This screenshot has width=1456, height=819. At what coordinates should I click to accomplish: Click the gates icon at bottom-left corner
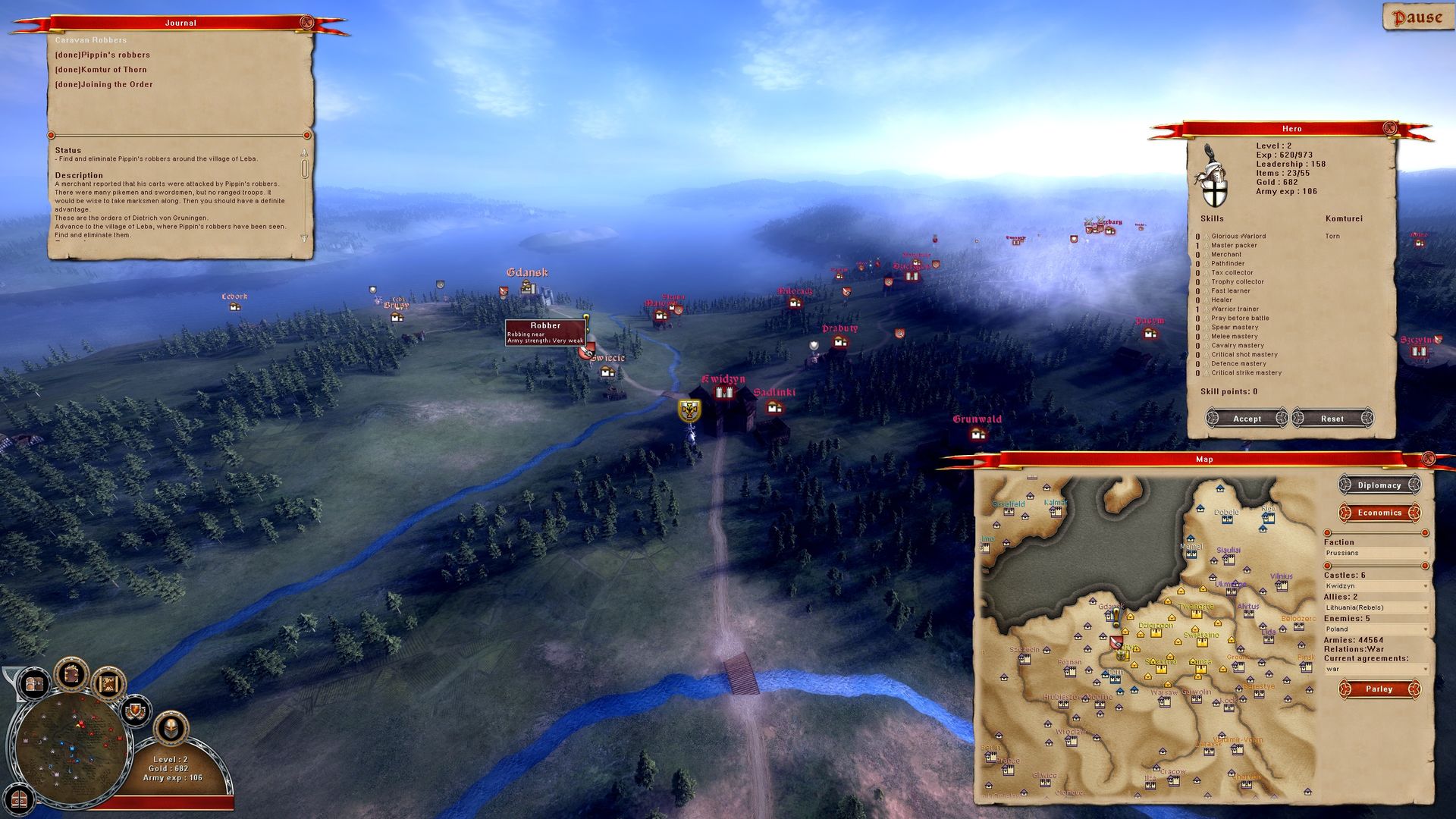18,799
